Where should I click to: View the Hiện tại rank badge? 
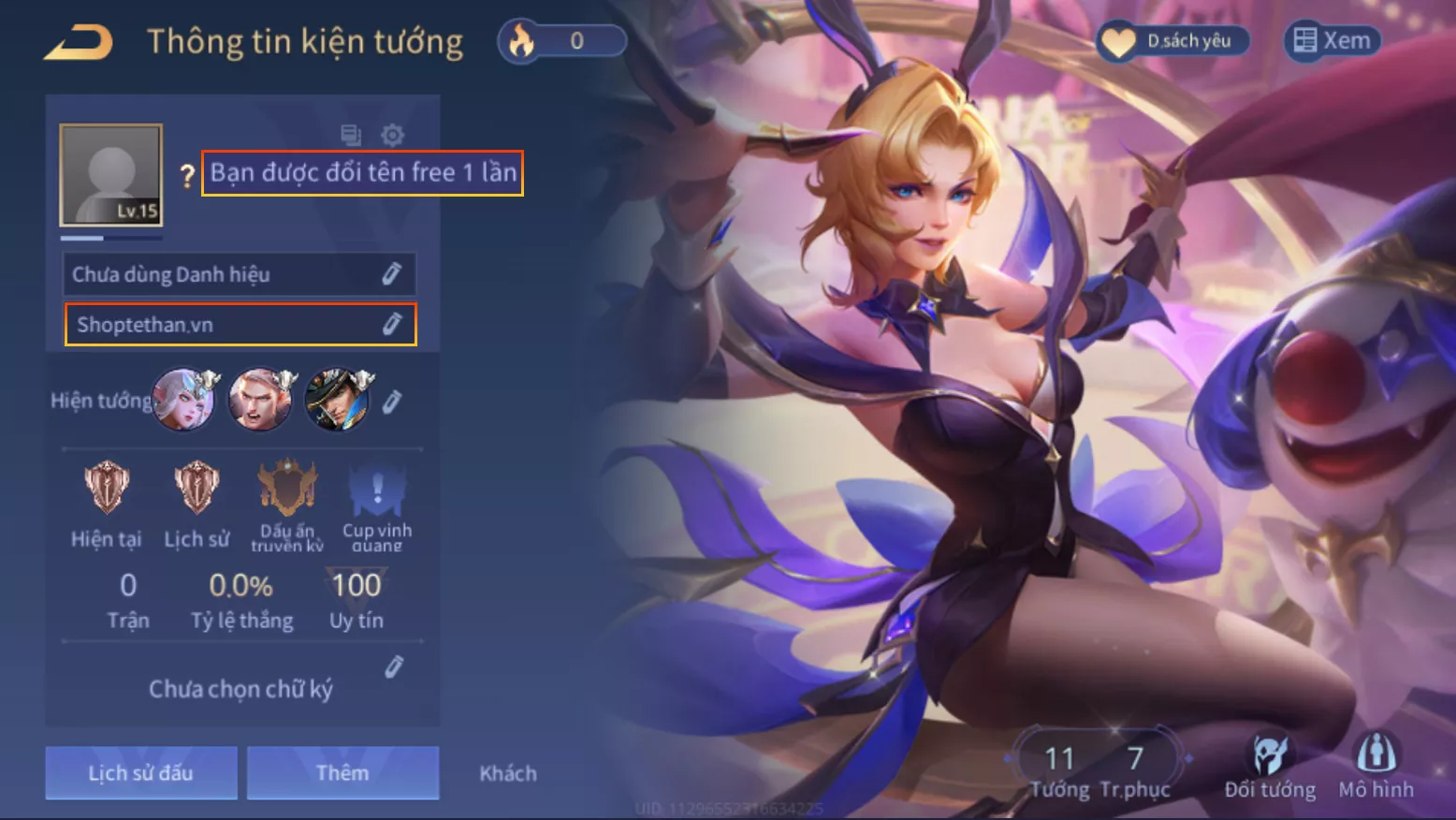click(106, 489)
